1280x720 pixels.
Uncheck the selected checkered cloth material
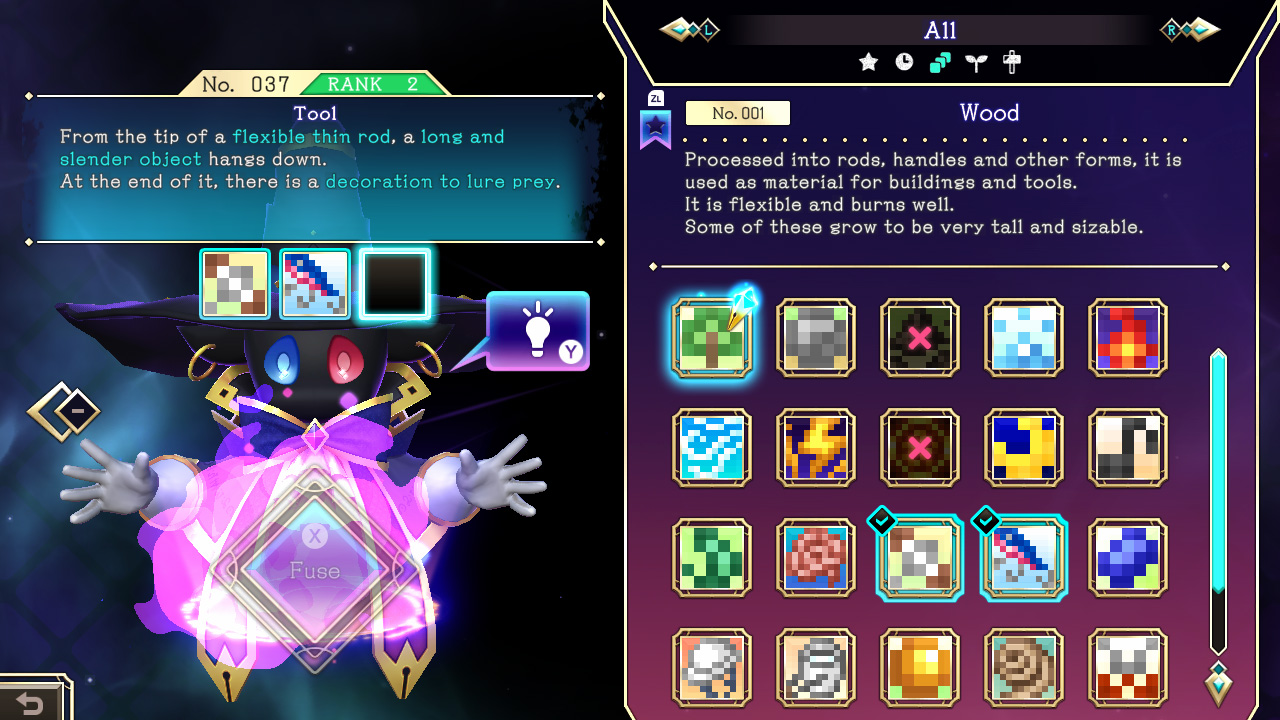(x=920, y=558)
